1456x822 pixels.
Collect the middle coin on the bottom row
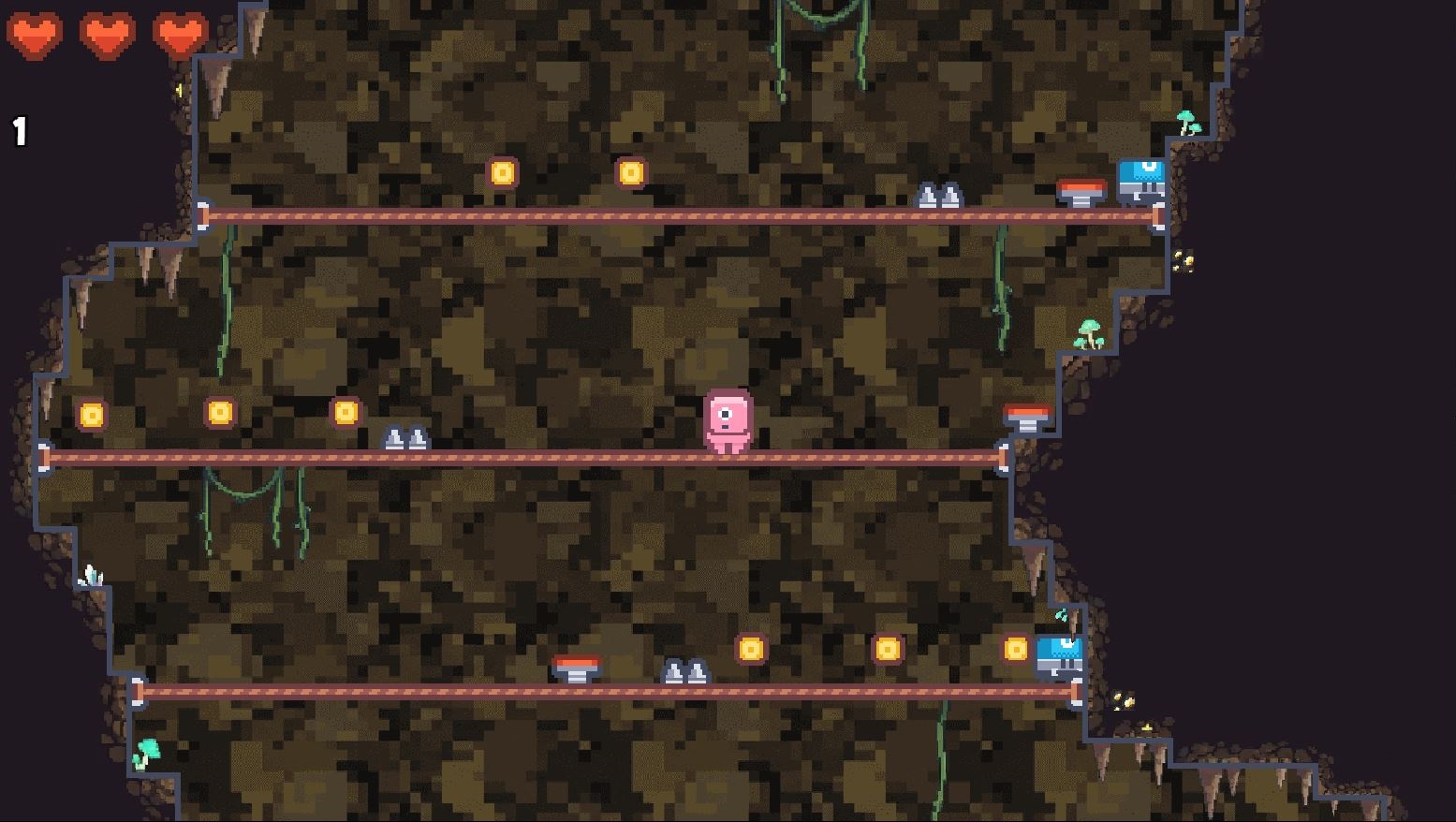point(886,647)
